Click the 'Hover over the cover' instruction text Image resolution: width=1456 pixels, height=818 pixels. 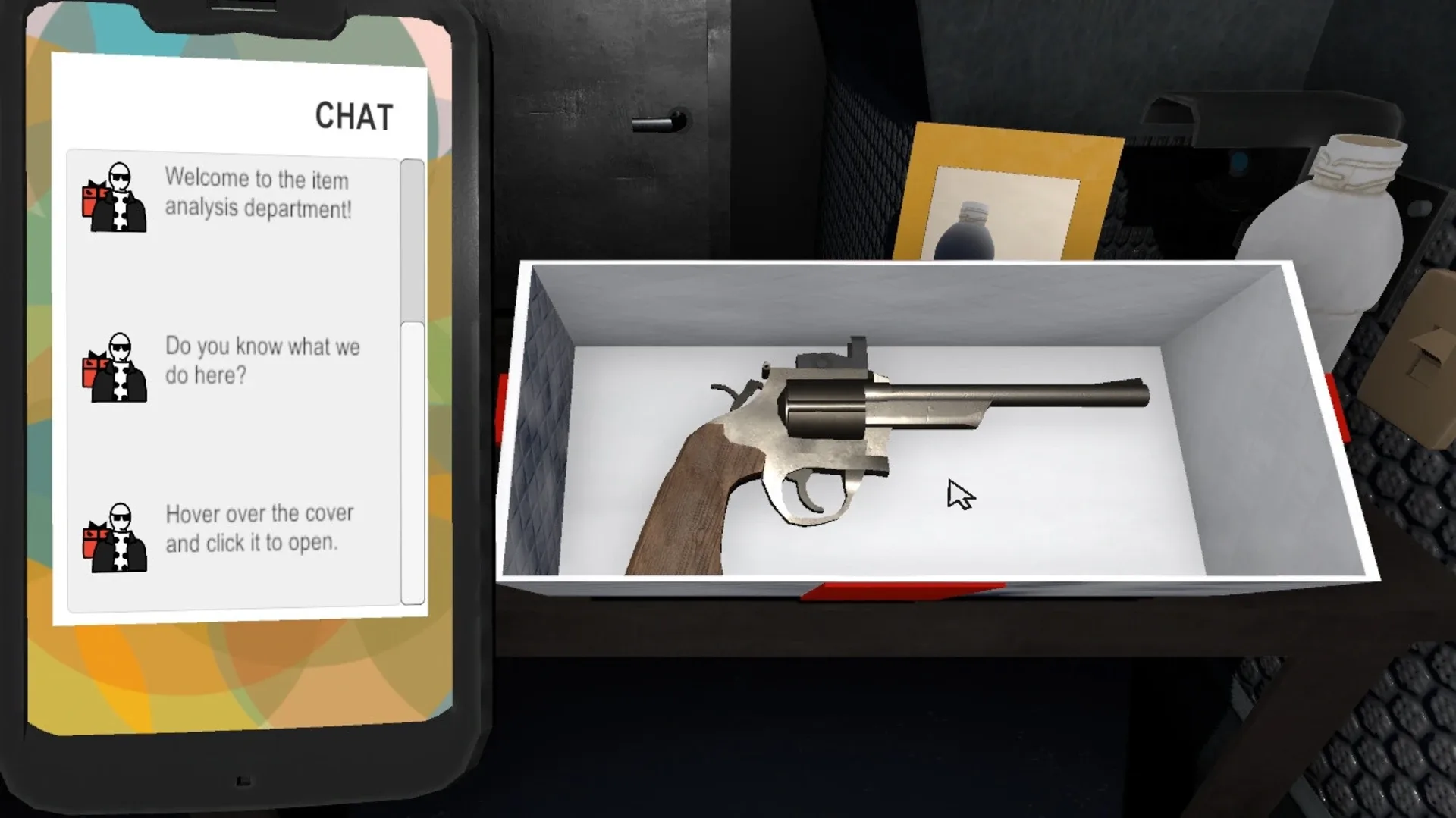pos(259,528)
